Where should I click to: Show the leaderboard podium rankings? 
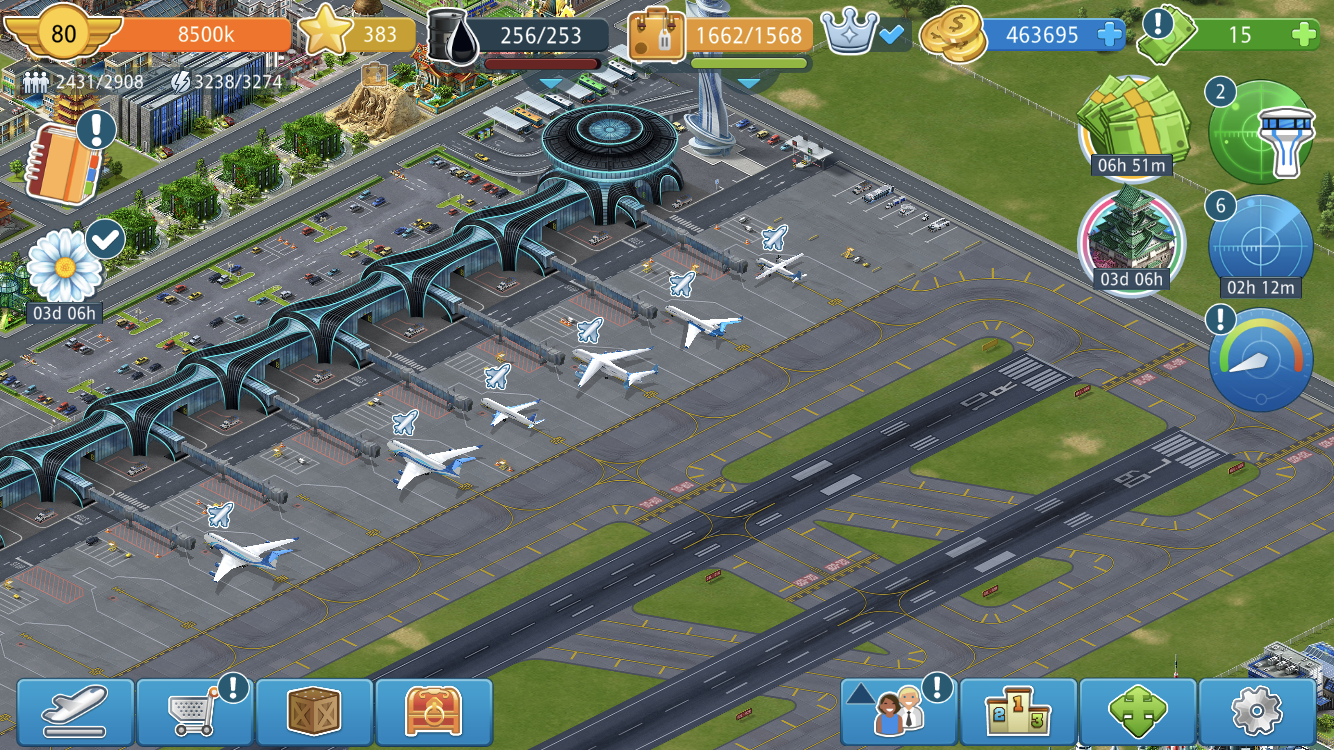point(1018,712)
